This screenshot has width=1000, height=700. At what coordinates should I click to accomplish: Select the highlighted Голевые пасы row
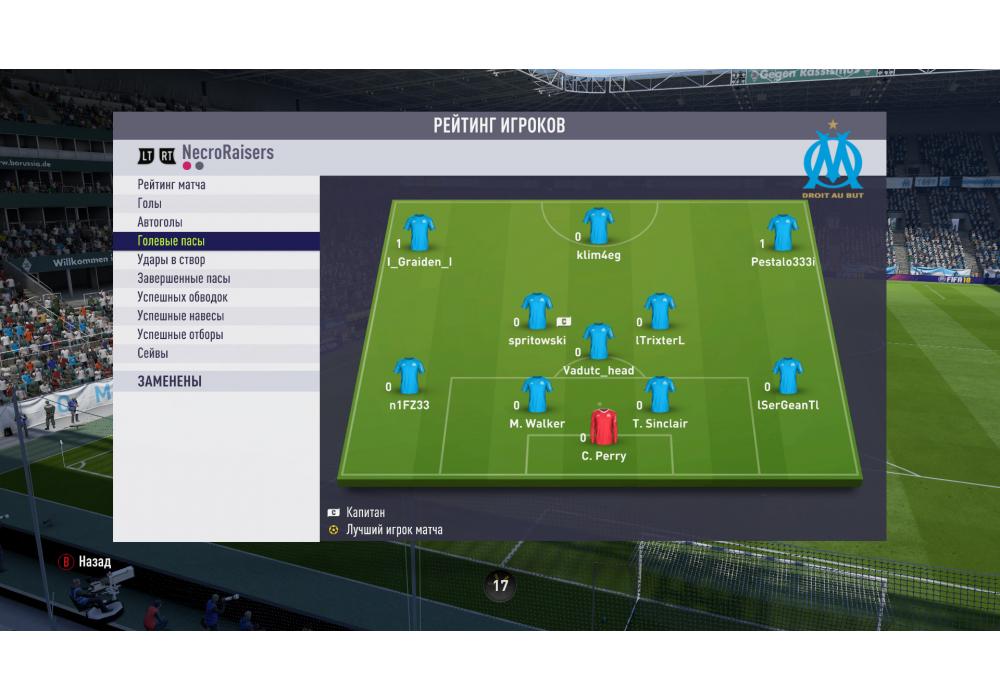(x=172, y=241)
